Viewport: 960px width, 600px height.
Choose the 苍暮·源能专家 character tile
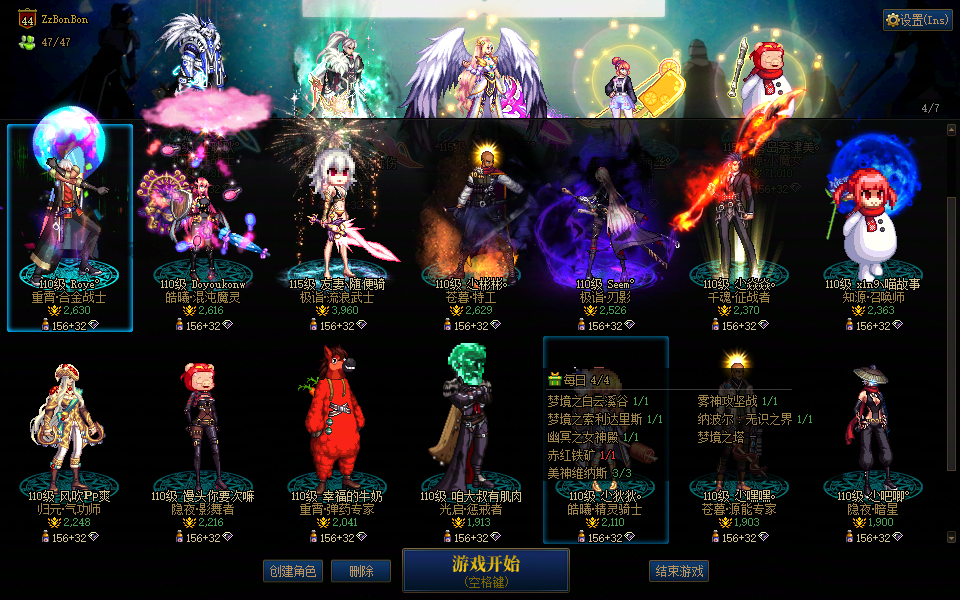pyautogui.click(x=739, y=440)
